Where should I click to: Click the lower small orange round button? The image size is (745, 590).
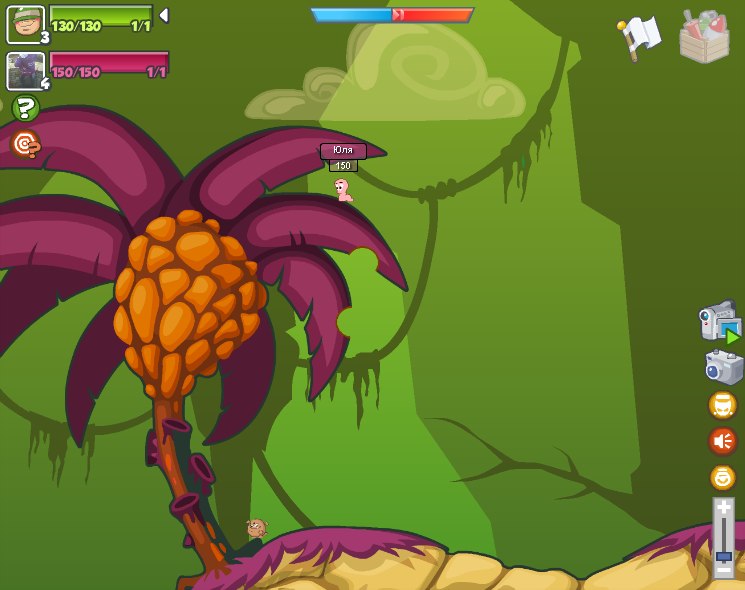722,477
